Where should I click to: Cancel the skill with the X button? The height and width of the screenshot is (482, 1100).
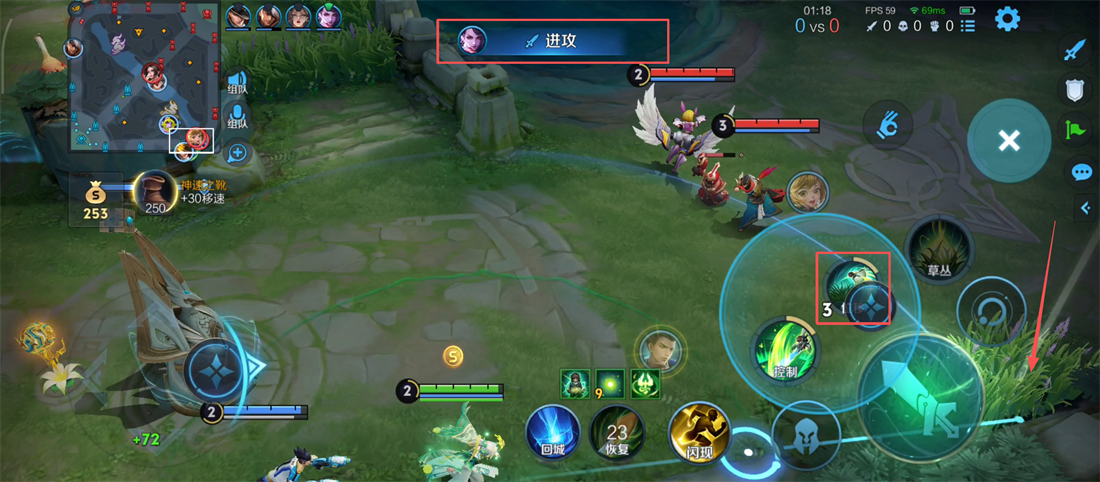pos(1008,141)
